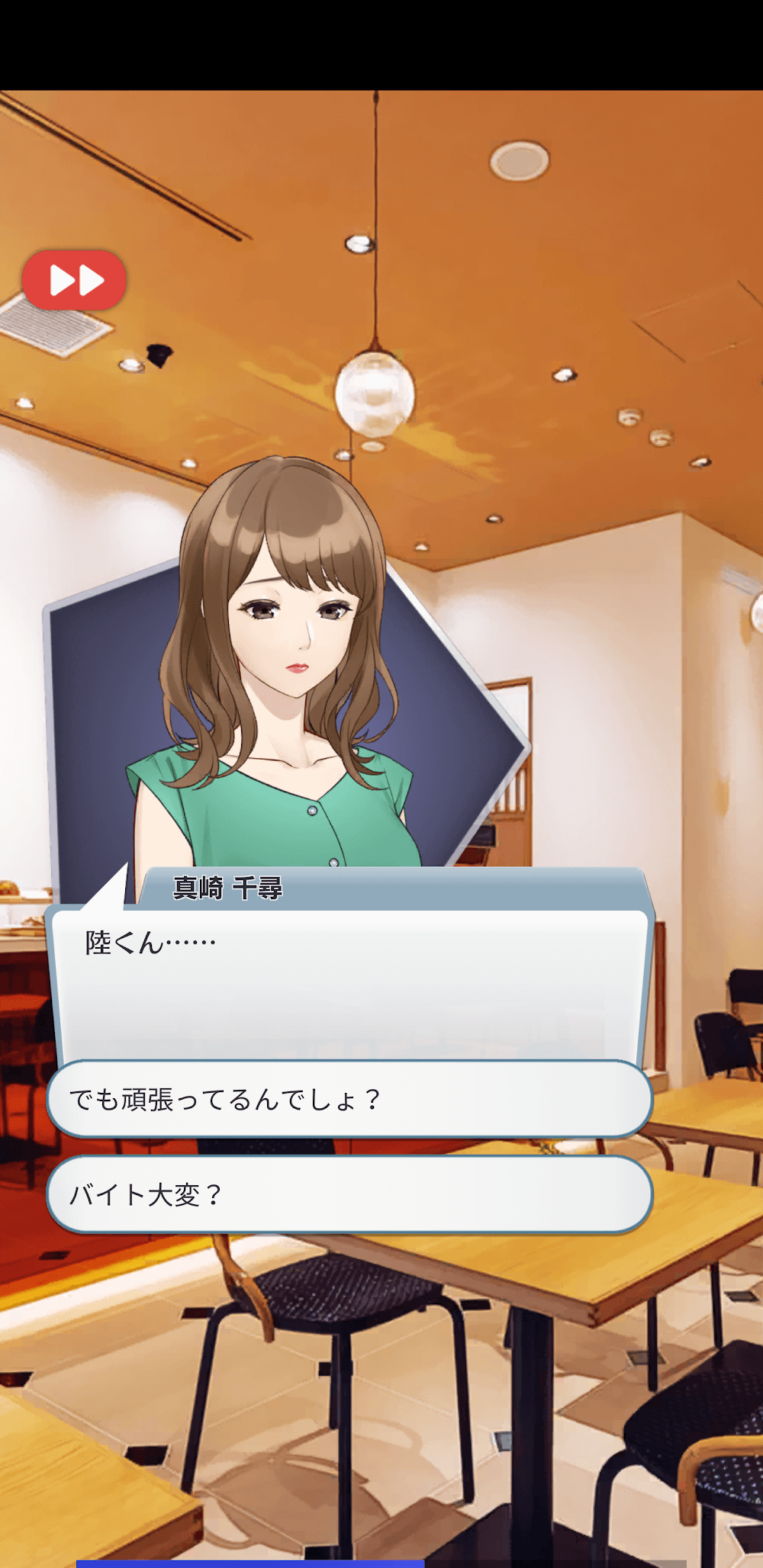Screen dimensions: 763x1568
Task: Activate the red fast-forward skip button
Action: [x=74, y=280]
